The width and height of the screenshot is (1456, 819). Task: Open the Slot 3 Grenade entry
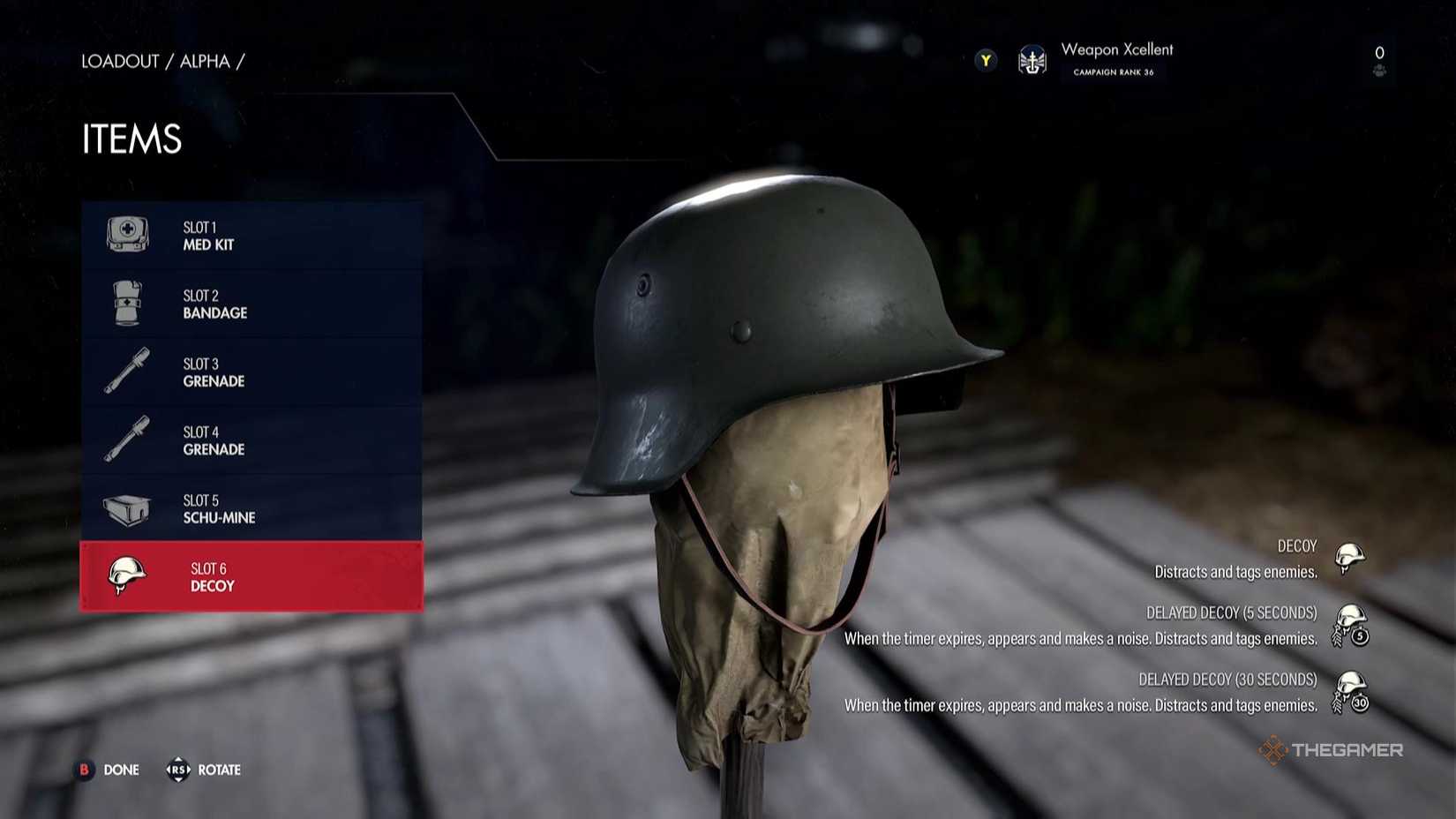251,372
